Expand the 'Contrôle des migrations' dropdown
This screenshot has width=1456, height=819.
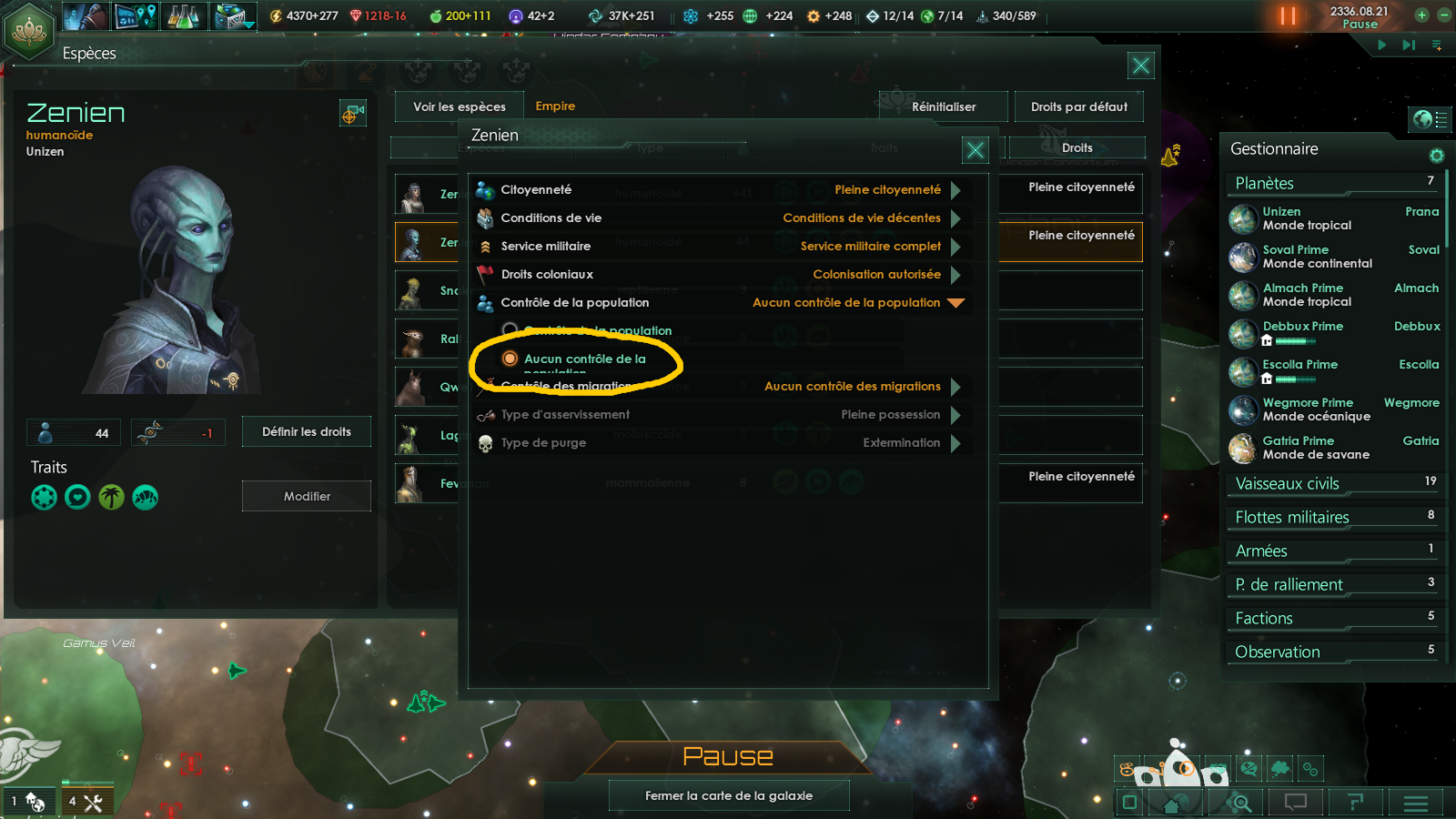coord(956,387)
